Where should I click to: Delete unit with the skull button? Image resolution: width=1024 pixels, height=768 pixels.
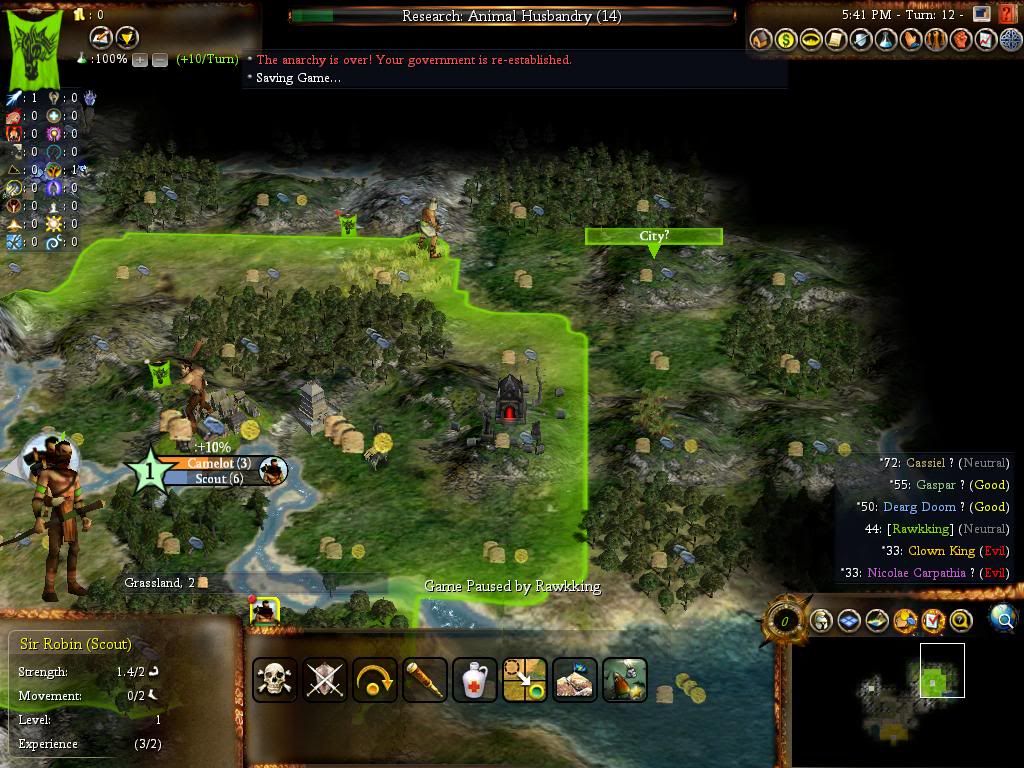click(274, 680)
